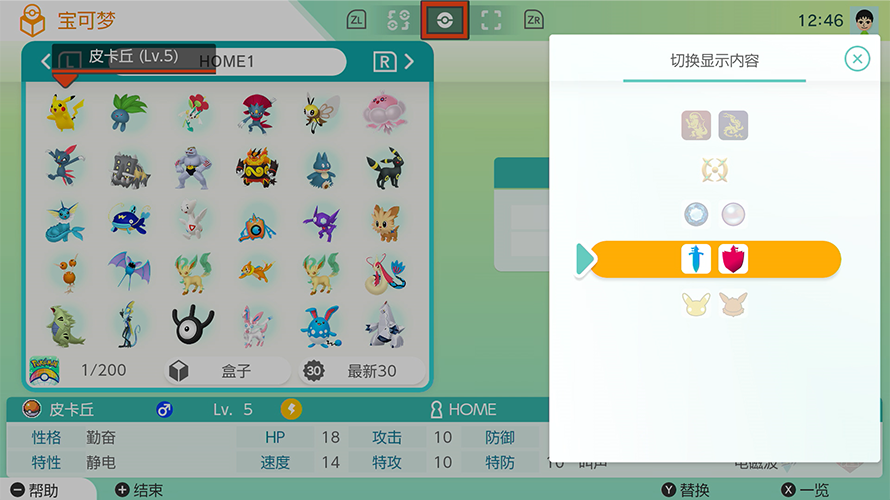This screenshot has width=890, height=500.
Task: Pick Umbreon from the box
Action: (384, 167)
